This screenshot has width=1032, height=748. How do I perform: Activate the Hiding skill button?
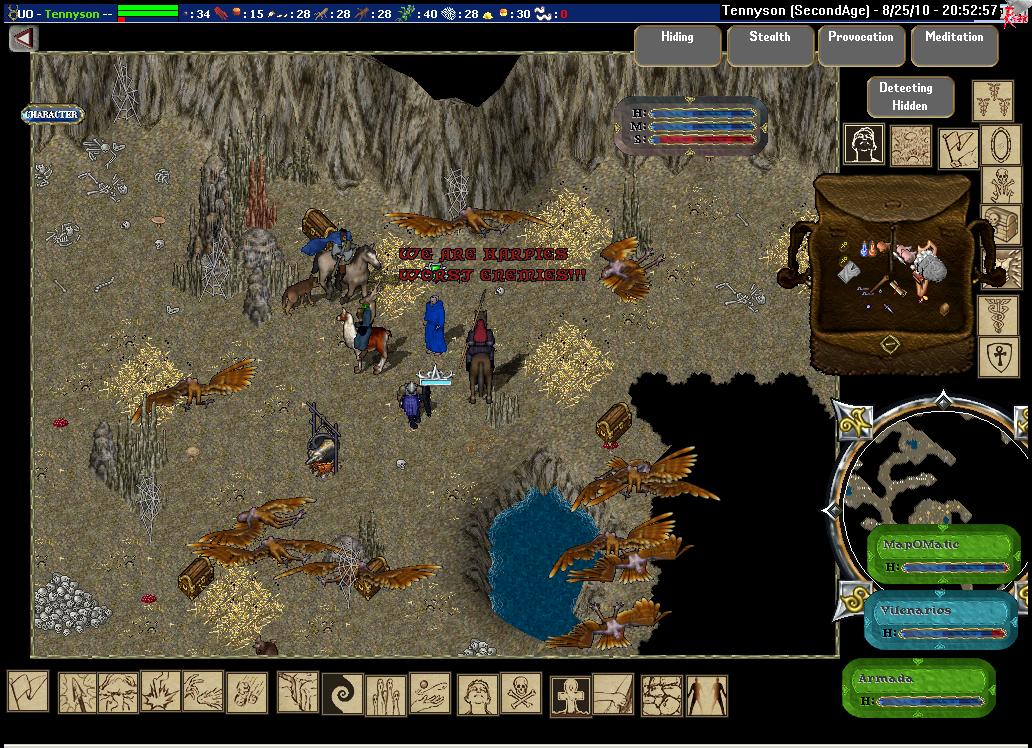[x=677, y=46]
